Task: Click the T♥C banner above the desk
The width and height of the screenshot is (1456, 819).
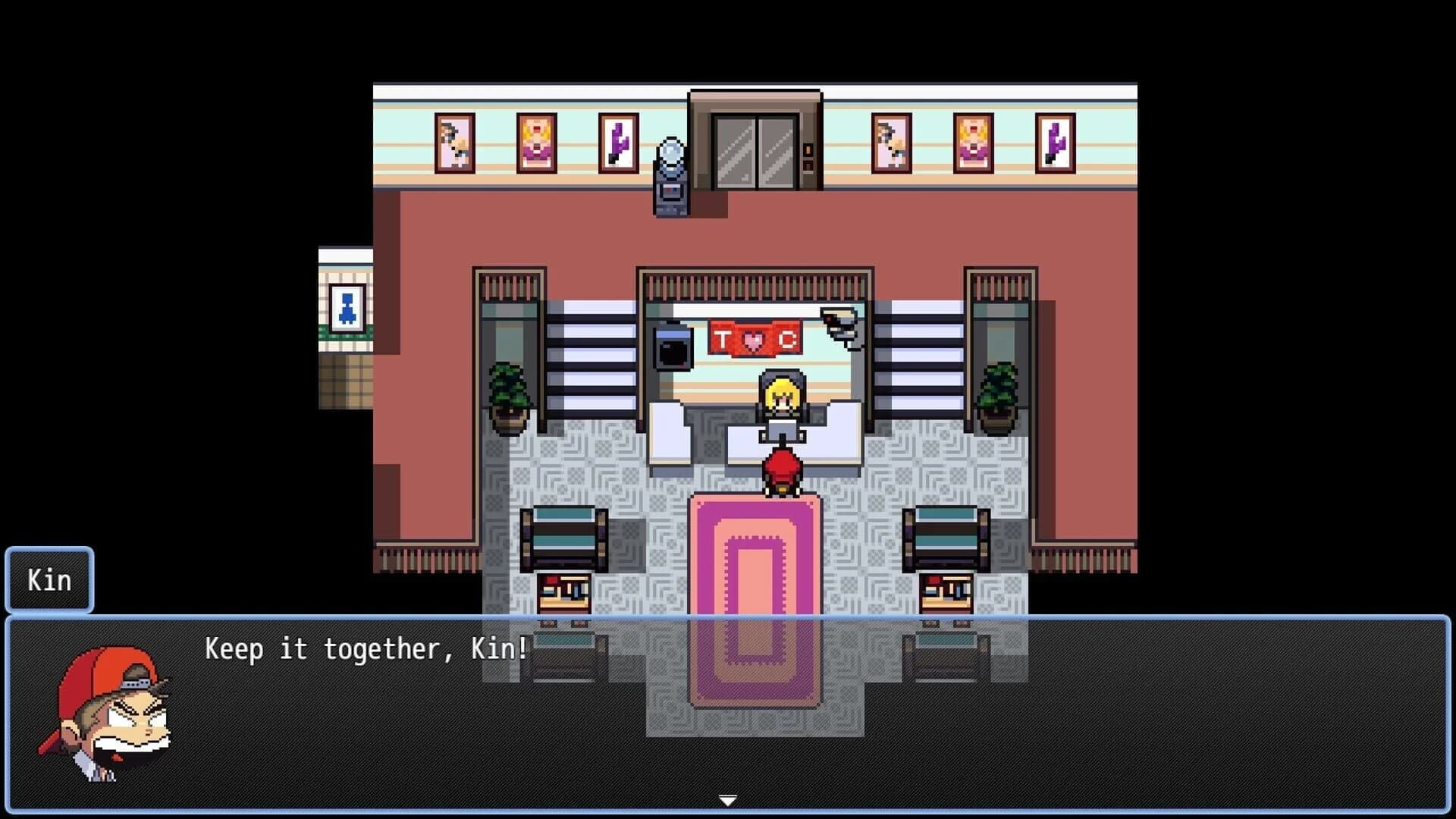Action: click(756, 339)
